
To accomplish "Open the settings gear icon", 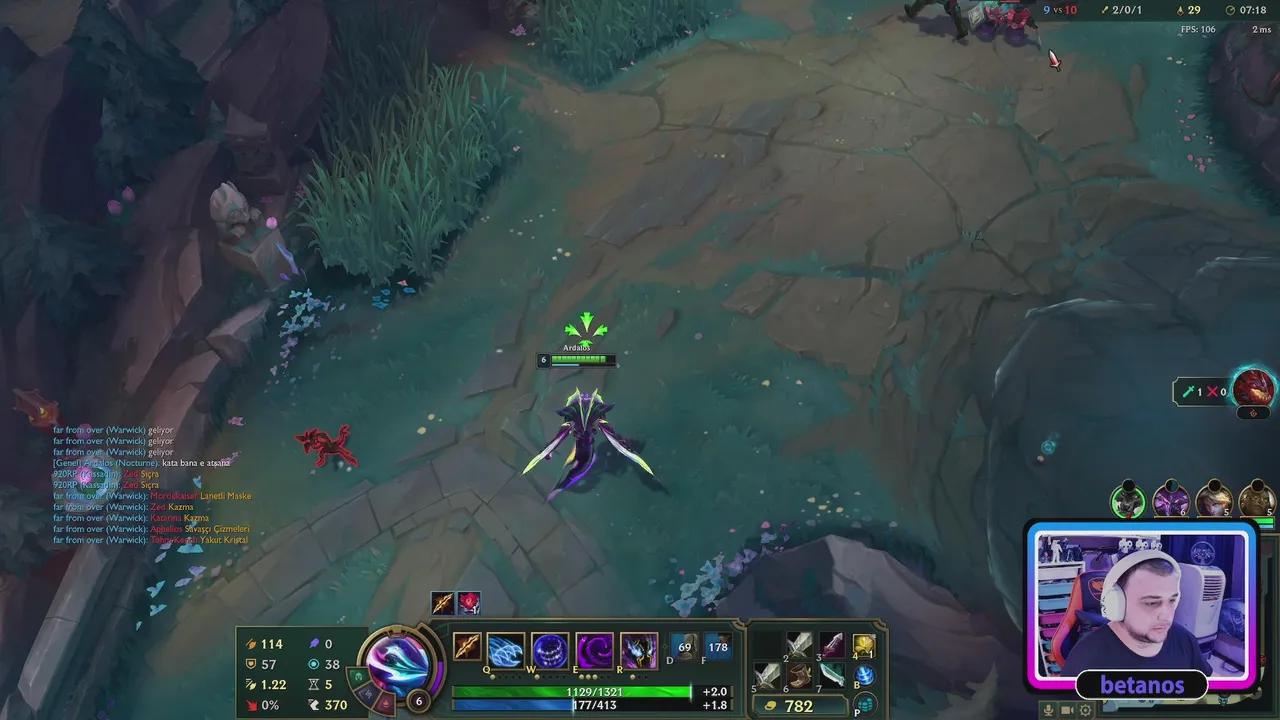I will coord(1085,710).
